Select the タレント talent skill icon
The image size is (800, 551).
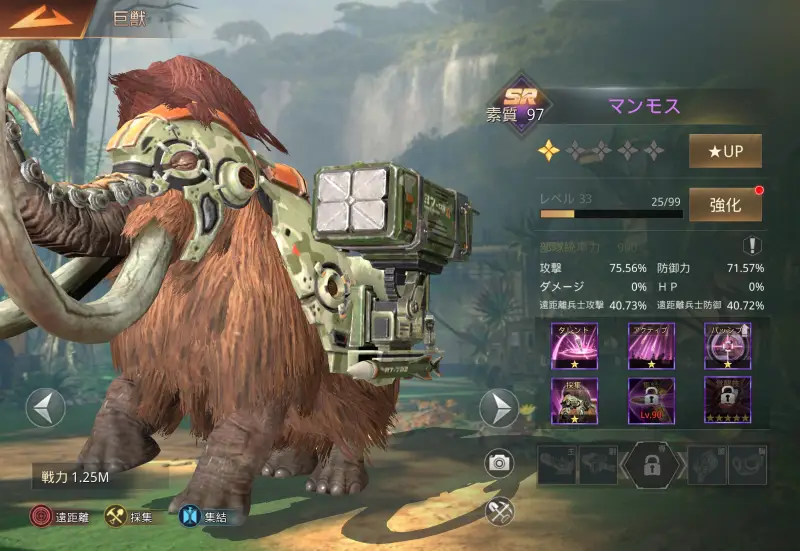tap(575, 345)
